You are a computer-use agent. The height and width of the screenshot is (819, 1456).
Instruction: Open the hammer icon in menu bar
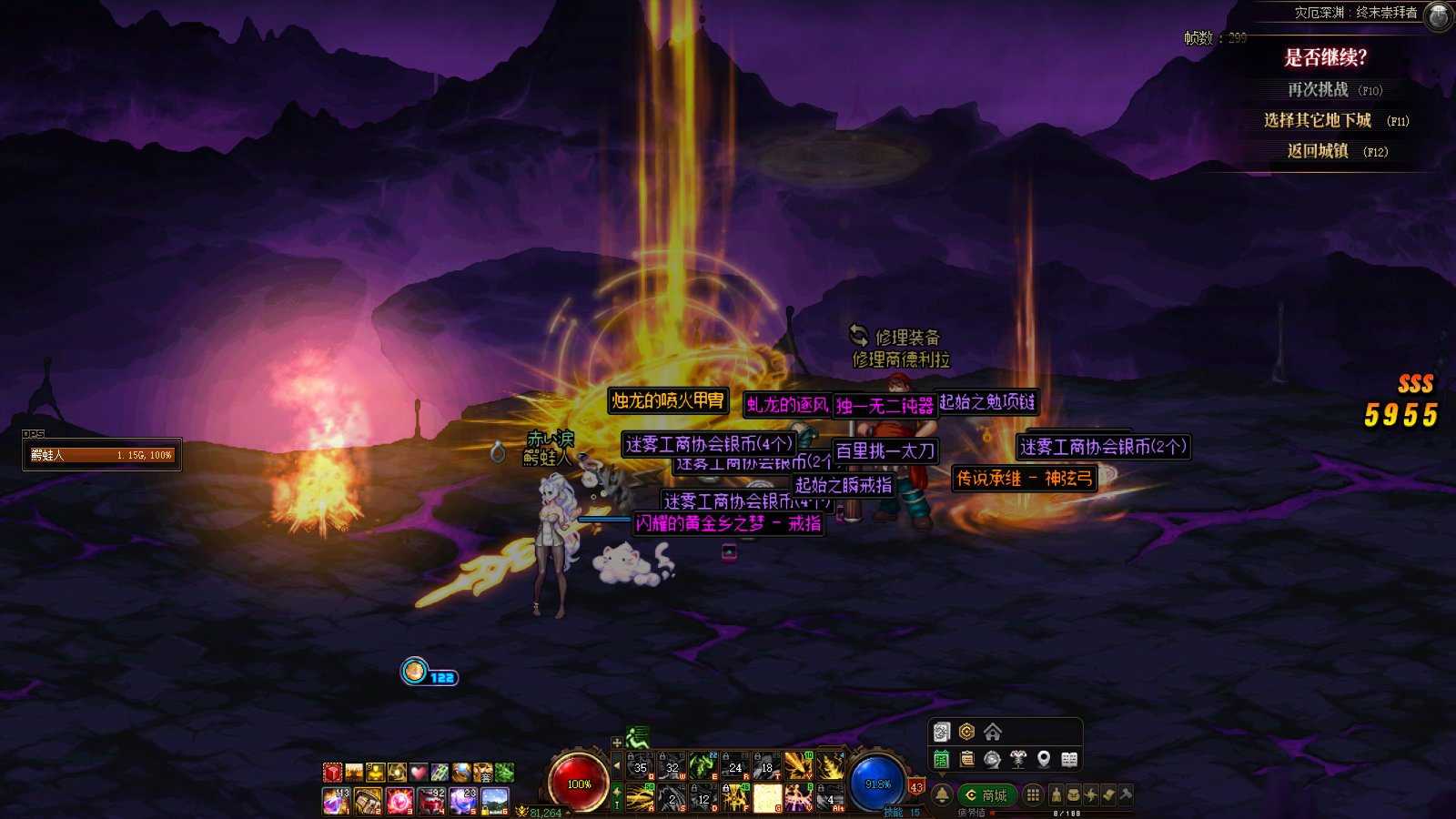point(1126,795)
